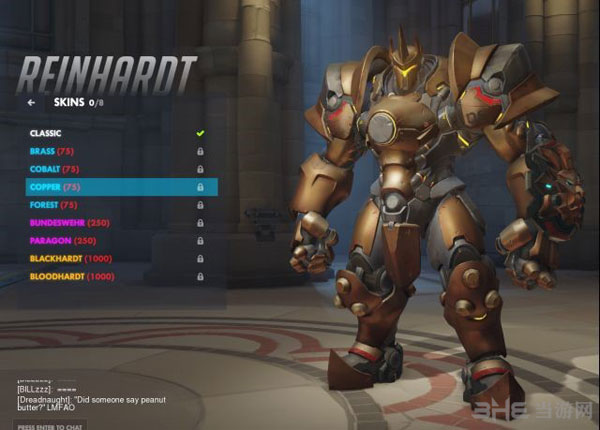This screenshot has width=600, height=430.
Task: Go back using the arrow beside Skins
Action: pos(31,102)
